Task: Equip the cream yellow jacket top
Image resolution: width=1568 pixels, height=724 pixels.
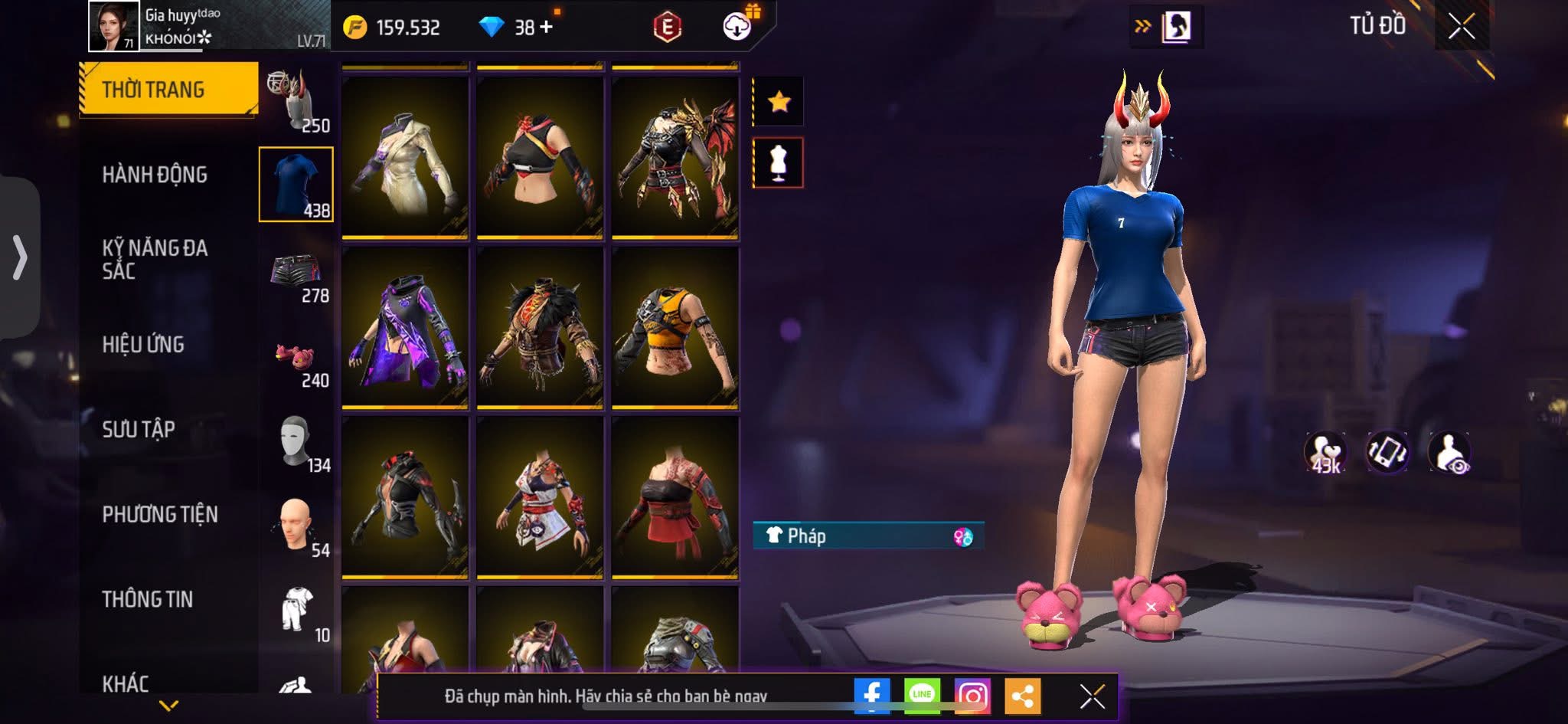Action: [405, 157]
